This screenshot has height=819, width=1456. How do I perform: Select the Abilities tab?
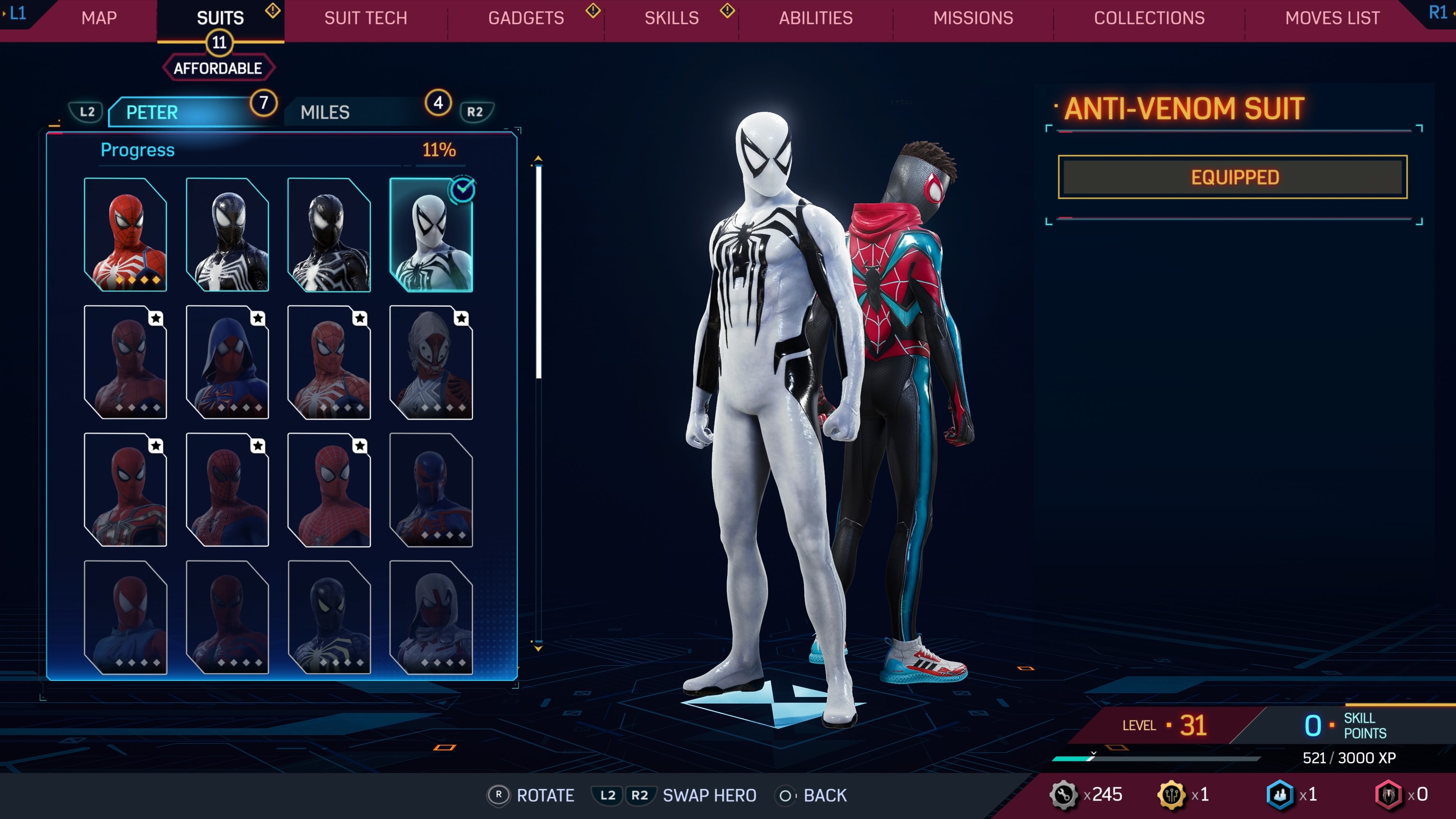point(816,18)
